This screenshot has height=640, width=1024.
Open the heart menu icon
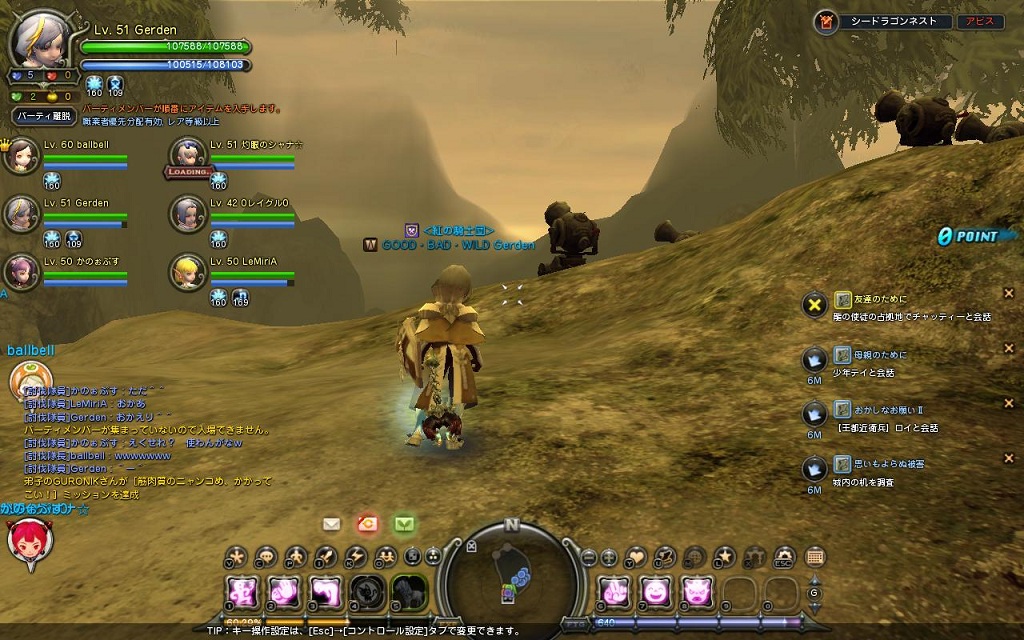tap(636, 557)
